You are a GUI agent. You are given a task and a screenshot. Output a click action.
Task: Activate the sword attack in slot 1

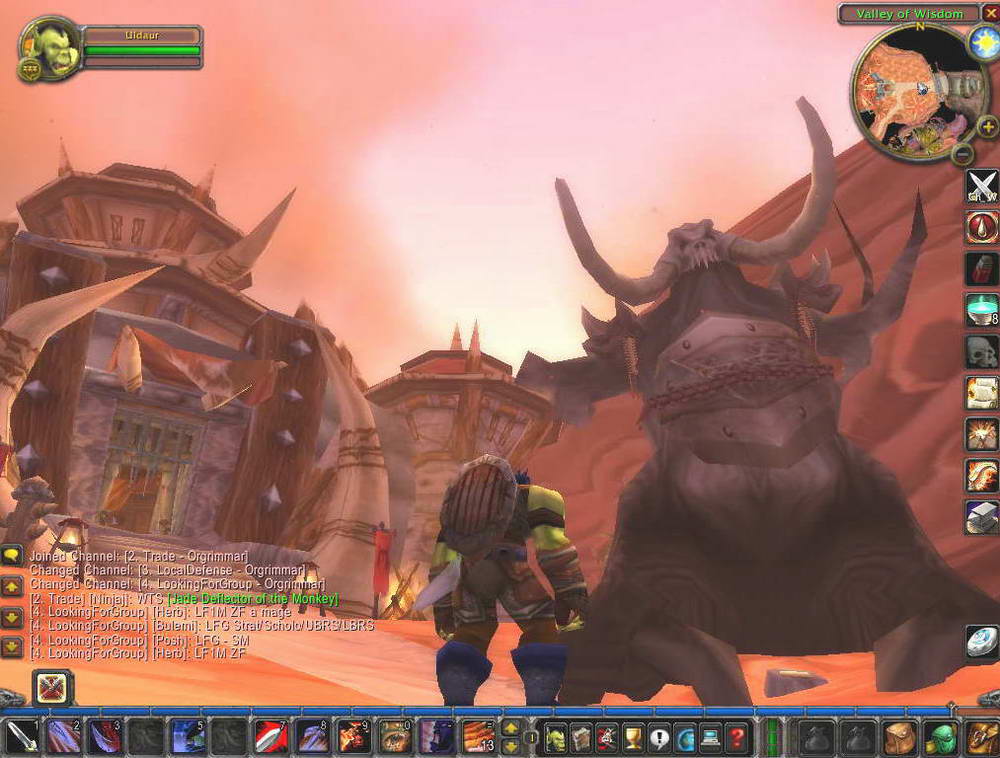coord(21,737)
